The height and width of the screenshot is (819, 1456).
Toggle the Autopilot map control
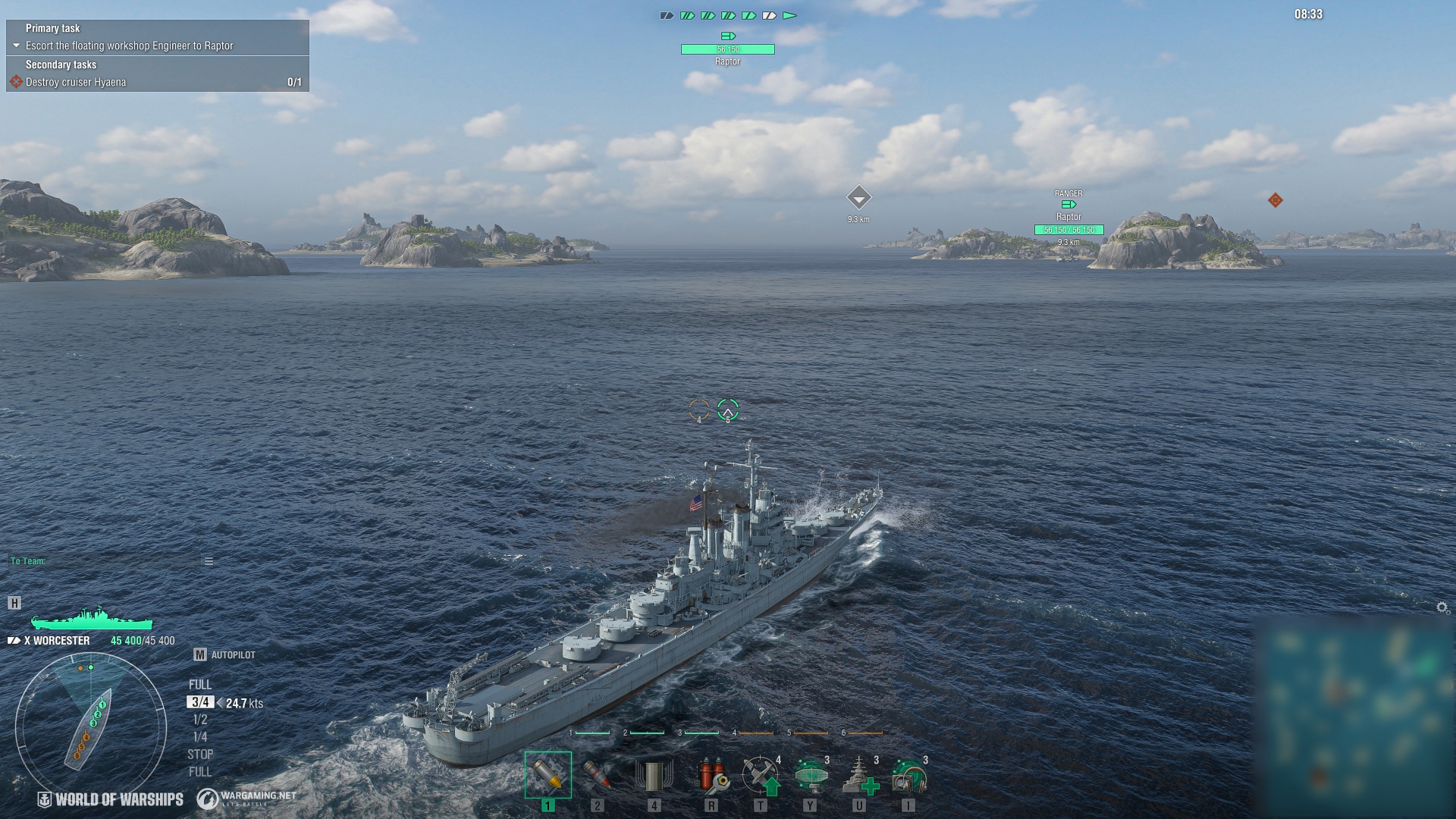200,654
